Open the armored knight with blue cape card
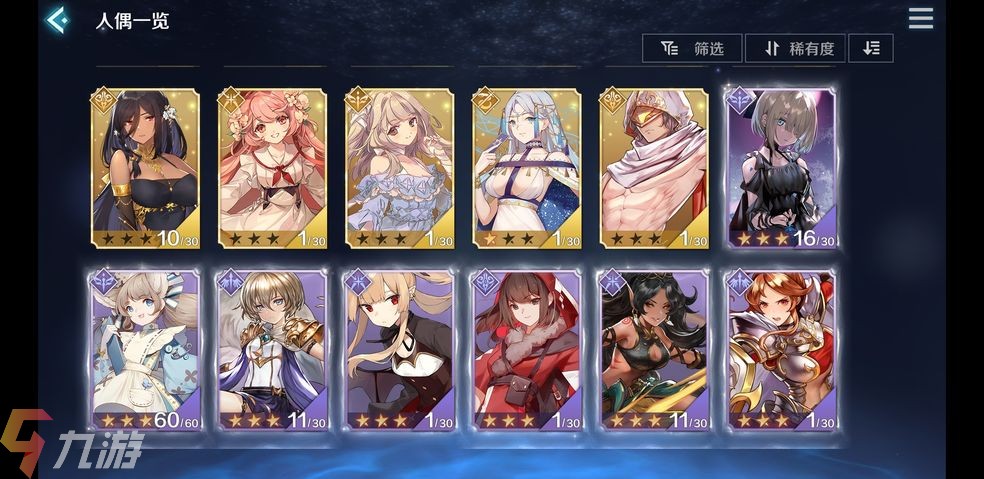This screenshot has height=479, width=984. pyautogui.click(x=273, y=350)
